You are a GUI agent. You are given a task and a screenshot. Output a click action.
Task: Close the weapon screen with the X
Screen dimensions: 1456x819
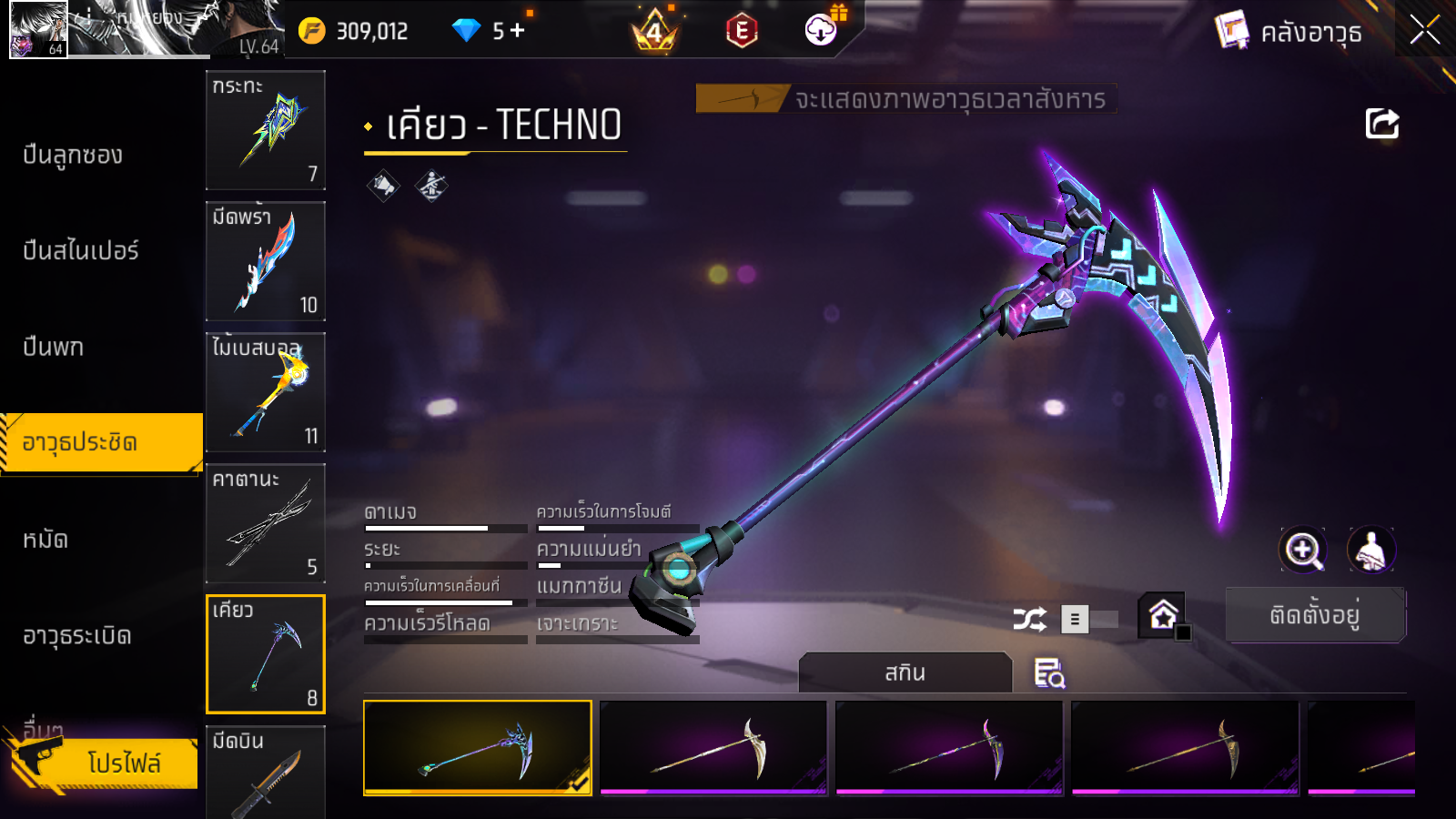pos(1424,30)
